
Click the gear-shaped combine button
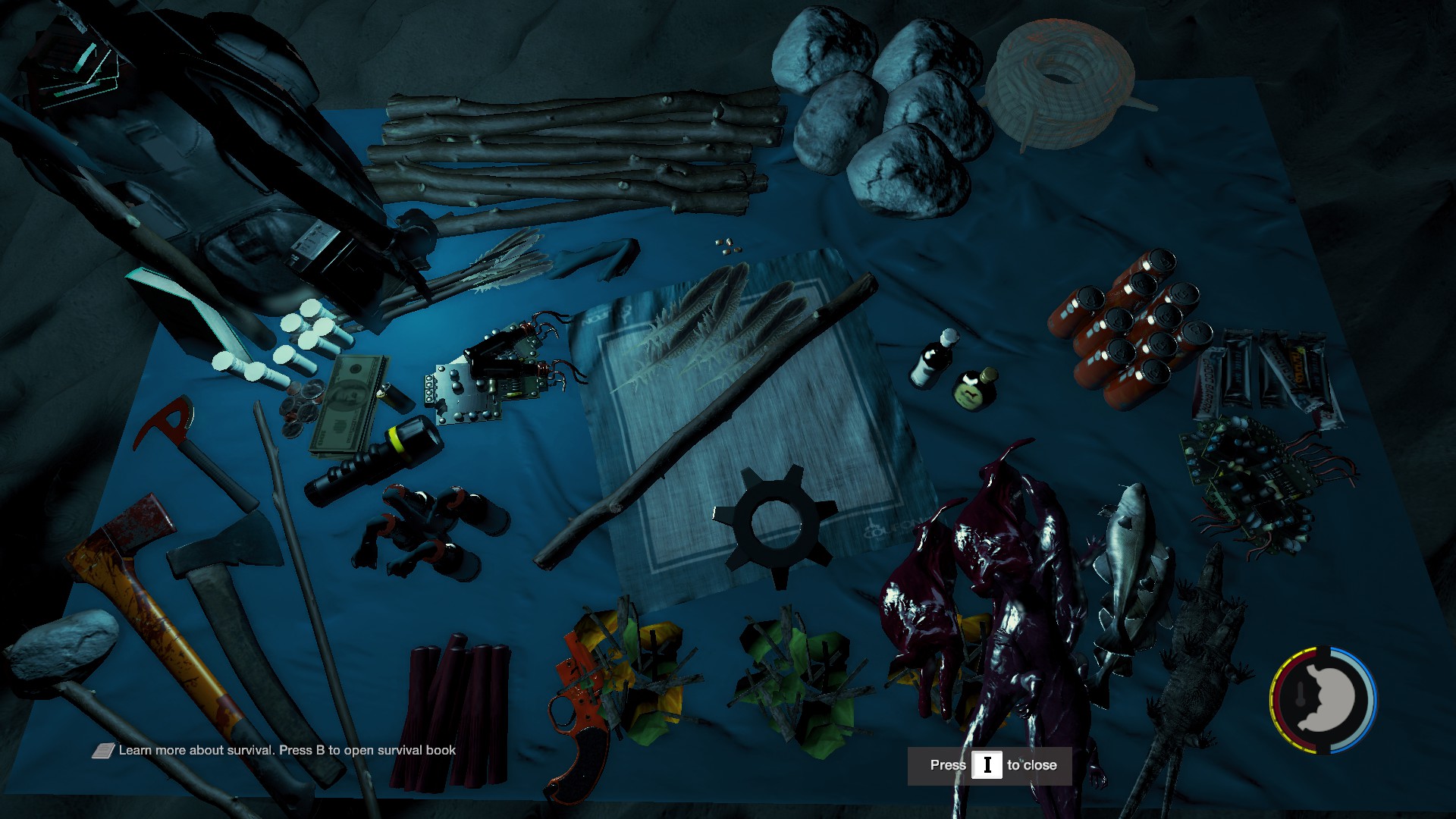775,523
